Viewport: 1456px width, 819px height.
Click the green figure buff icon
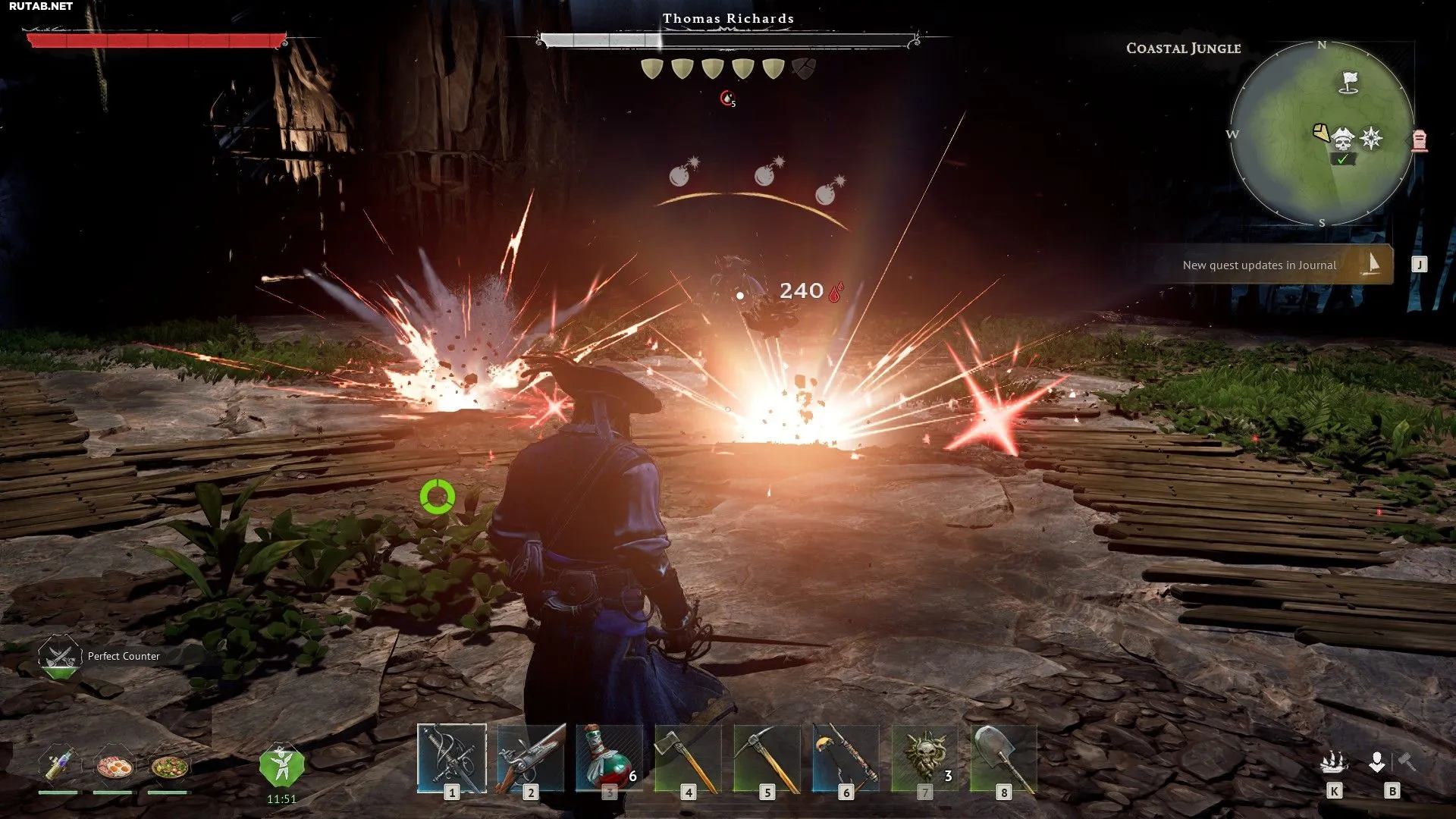(281, 765)
